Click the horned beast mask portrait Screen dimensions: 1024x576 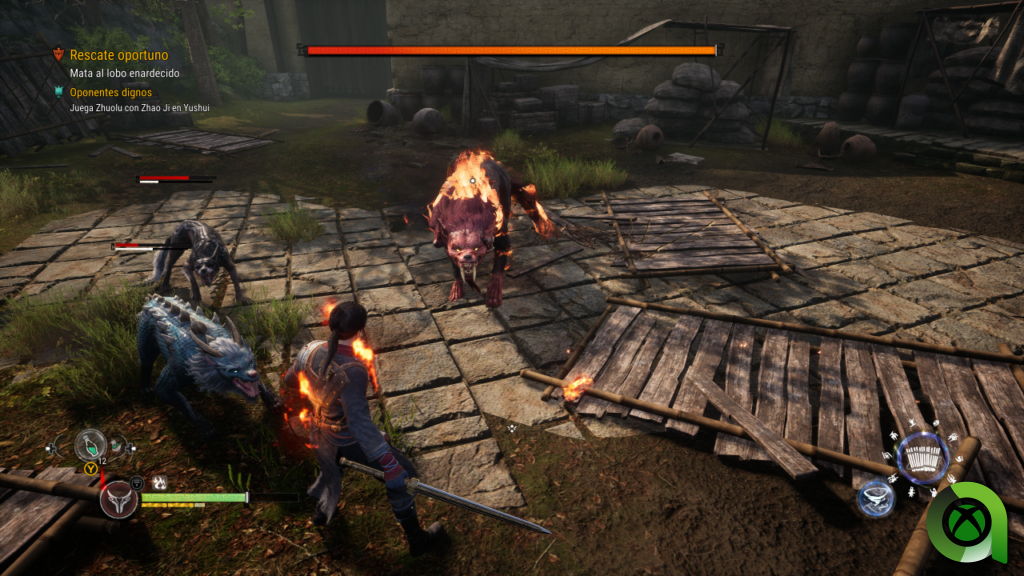pyautogui.click(x=119, y=498)
